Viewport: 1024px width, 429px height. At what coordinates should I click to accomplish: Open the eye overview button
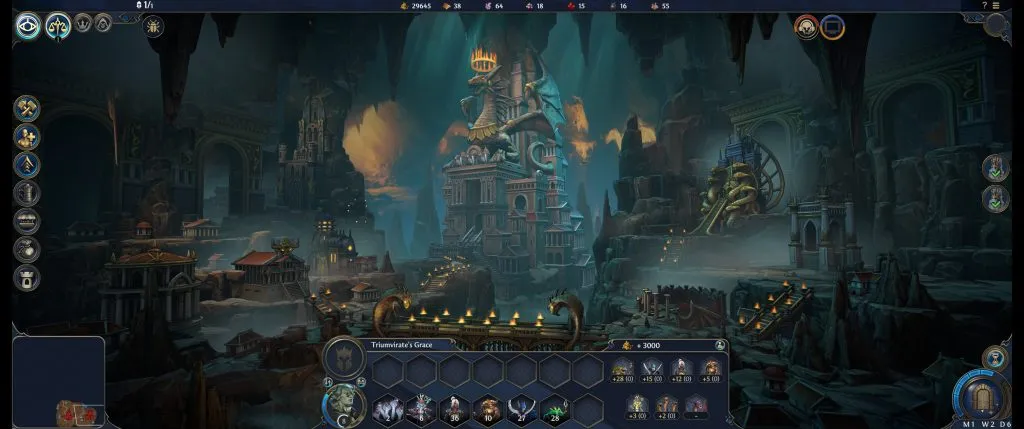pyautogui.click(x=27, y=25)
